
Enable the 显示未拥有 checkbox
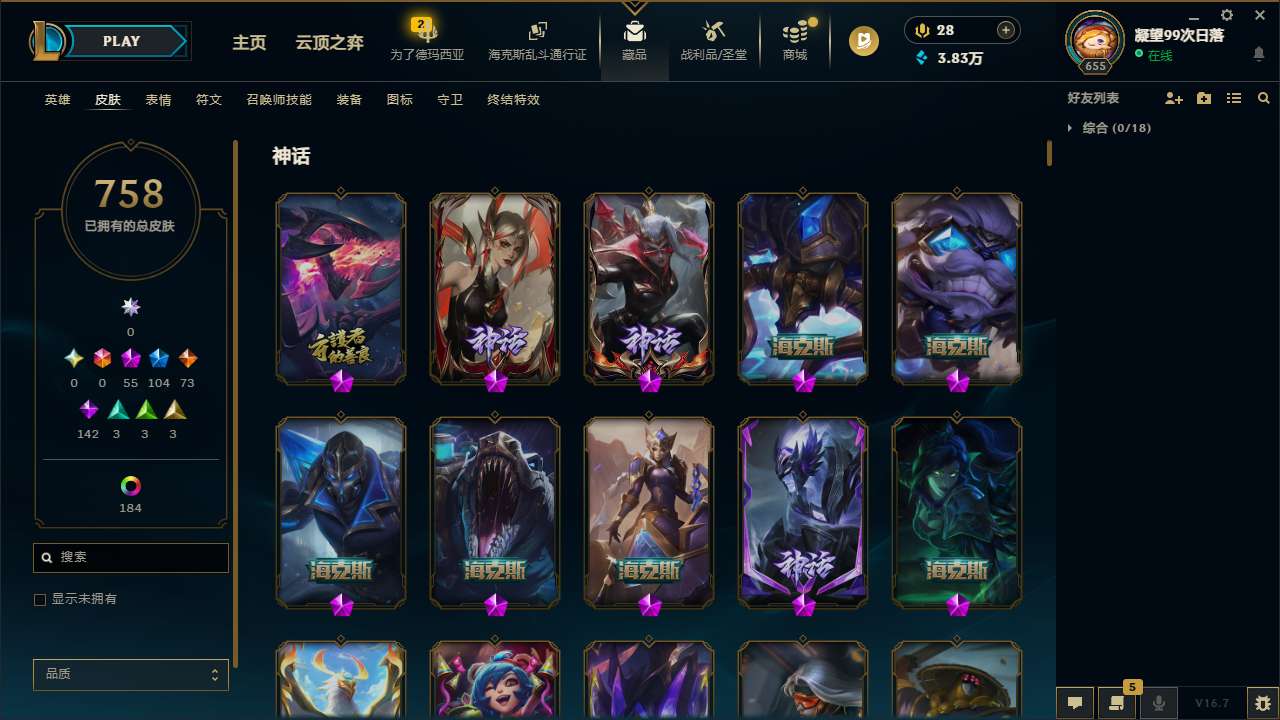coord(40,599)
